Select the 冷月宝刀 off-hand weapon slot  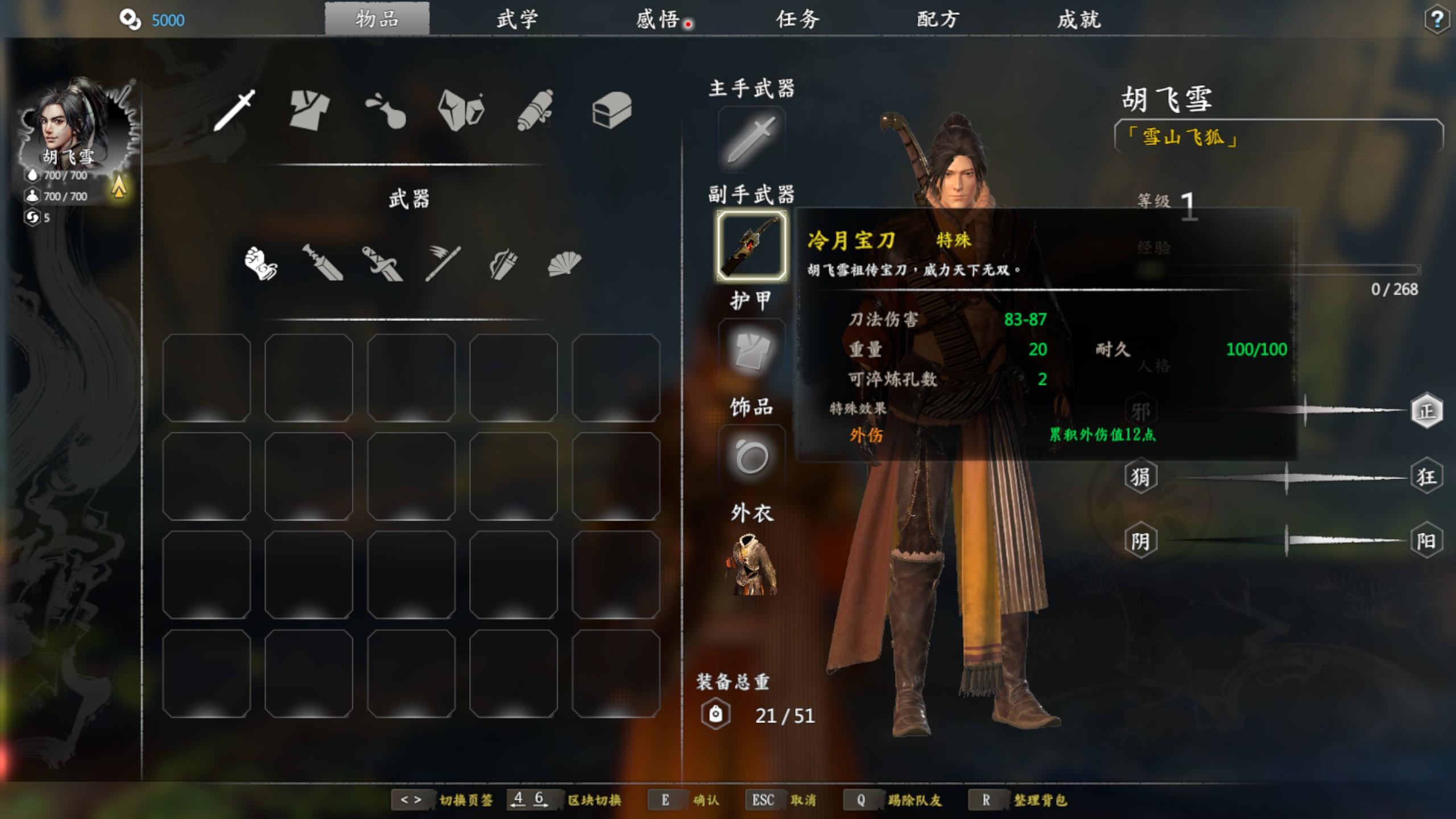(751, 246)
